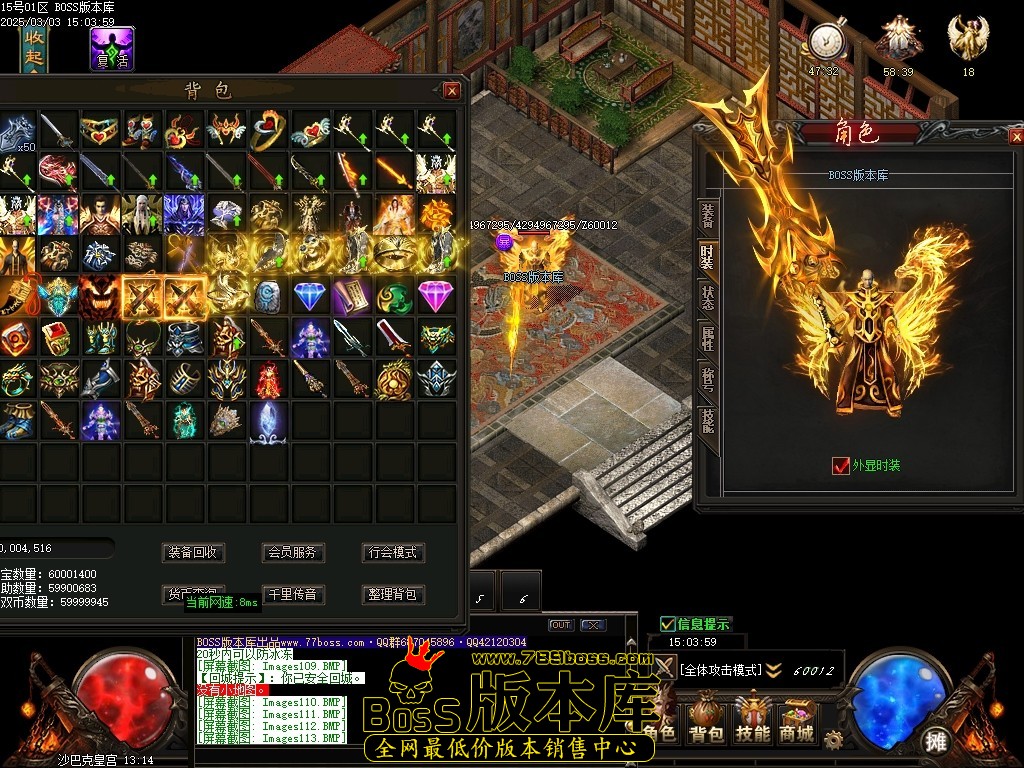The height and width of the screenshot is (768, 1024).
Task: Select the blue diamond gem in the bag
Action: pos(309,297)
